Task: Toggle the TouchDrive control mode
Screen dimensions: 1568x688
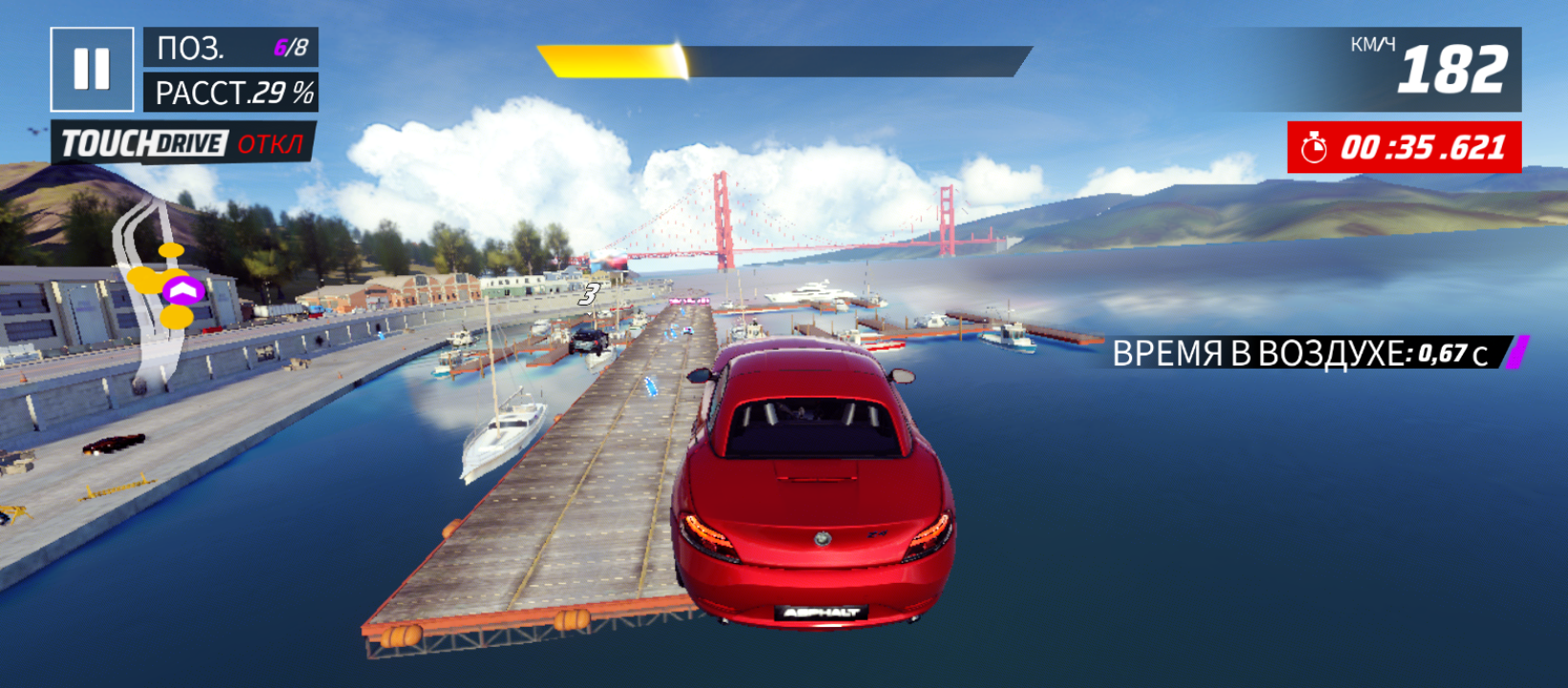Action: [183, 144]
